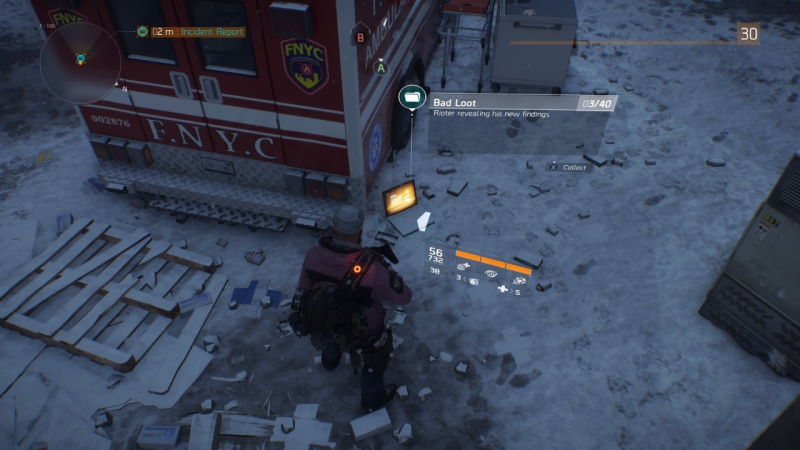Select the Incident Report objective tracker
The image size is (800, 450).
[197, 32]
